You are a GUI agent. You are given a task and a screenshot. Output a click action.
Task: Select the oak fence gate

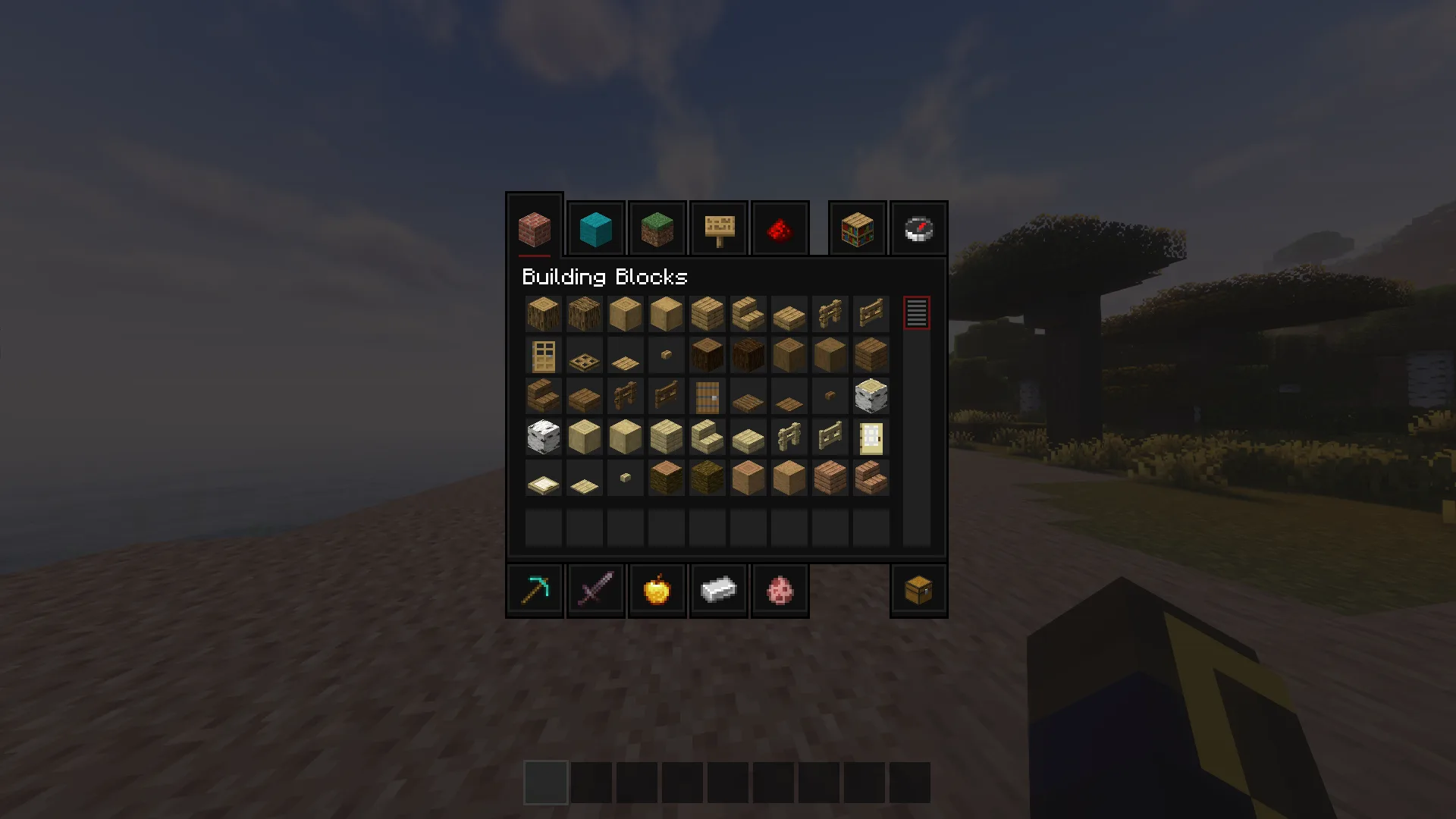tap(871, 314)
